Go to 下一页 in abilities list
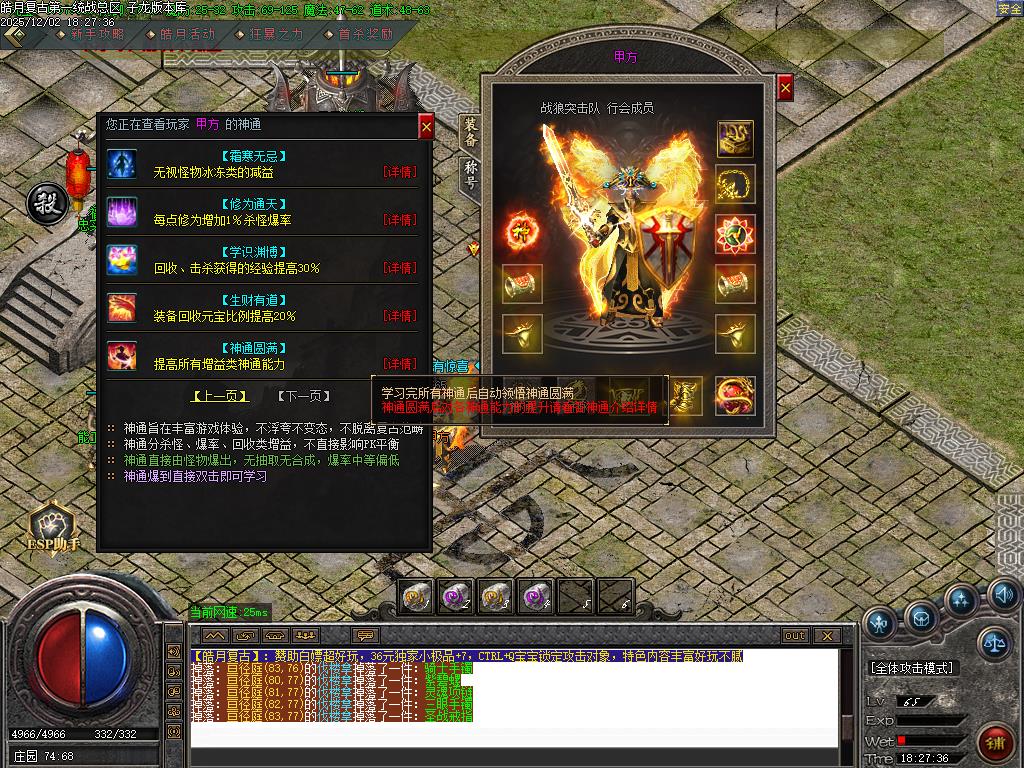The height and width of the screenshot is (768, 1024). [x=303, y=396]
